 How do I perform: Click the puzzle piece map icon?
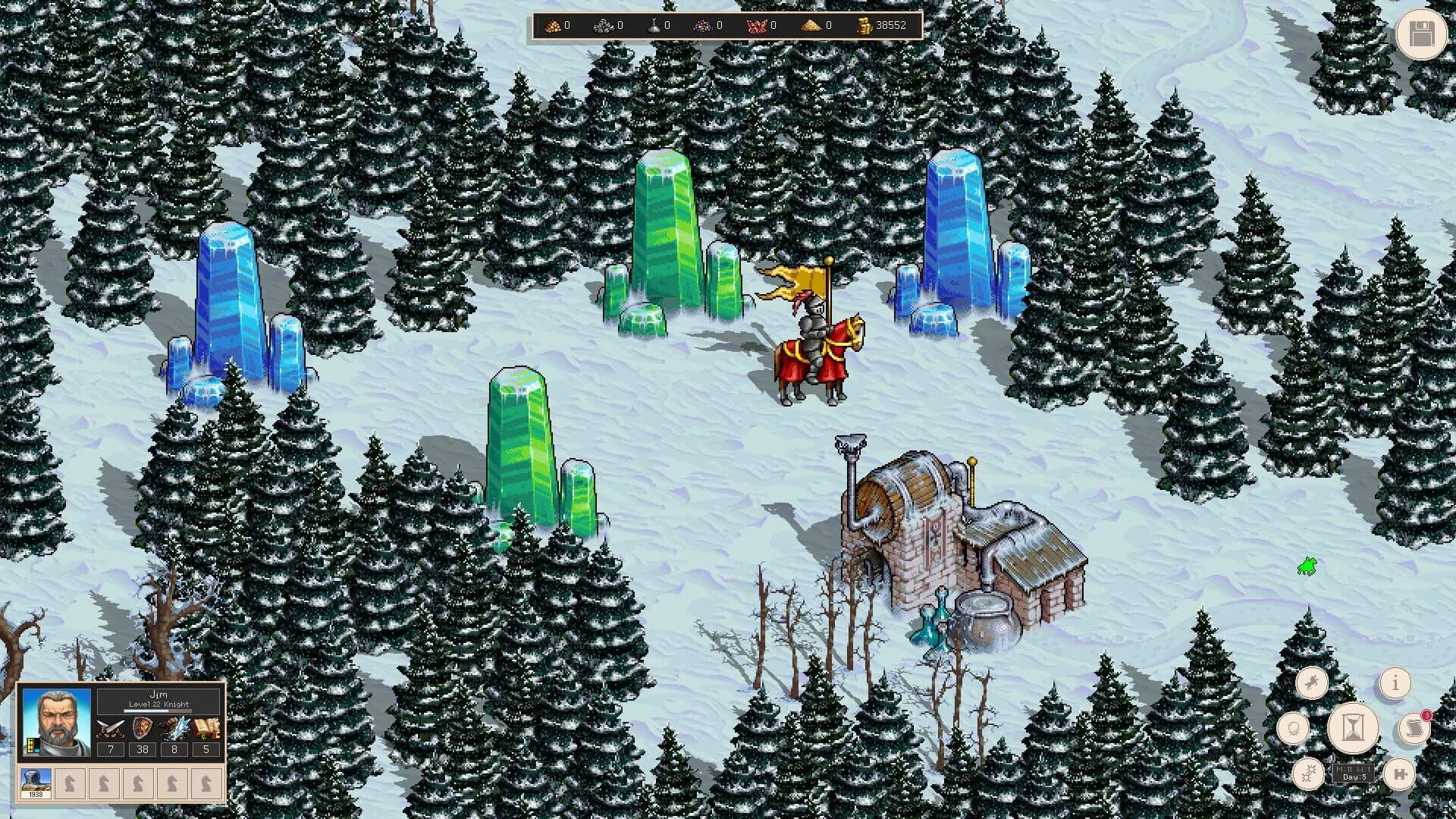coord(1401,774)
